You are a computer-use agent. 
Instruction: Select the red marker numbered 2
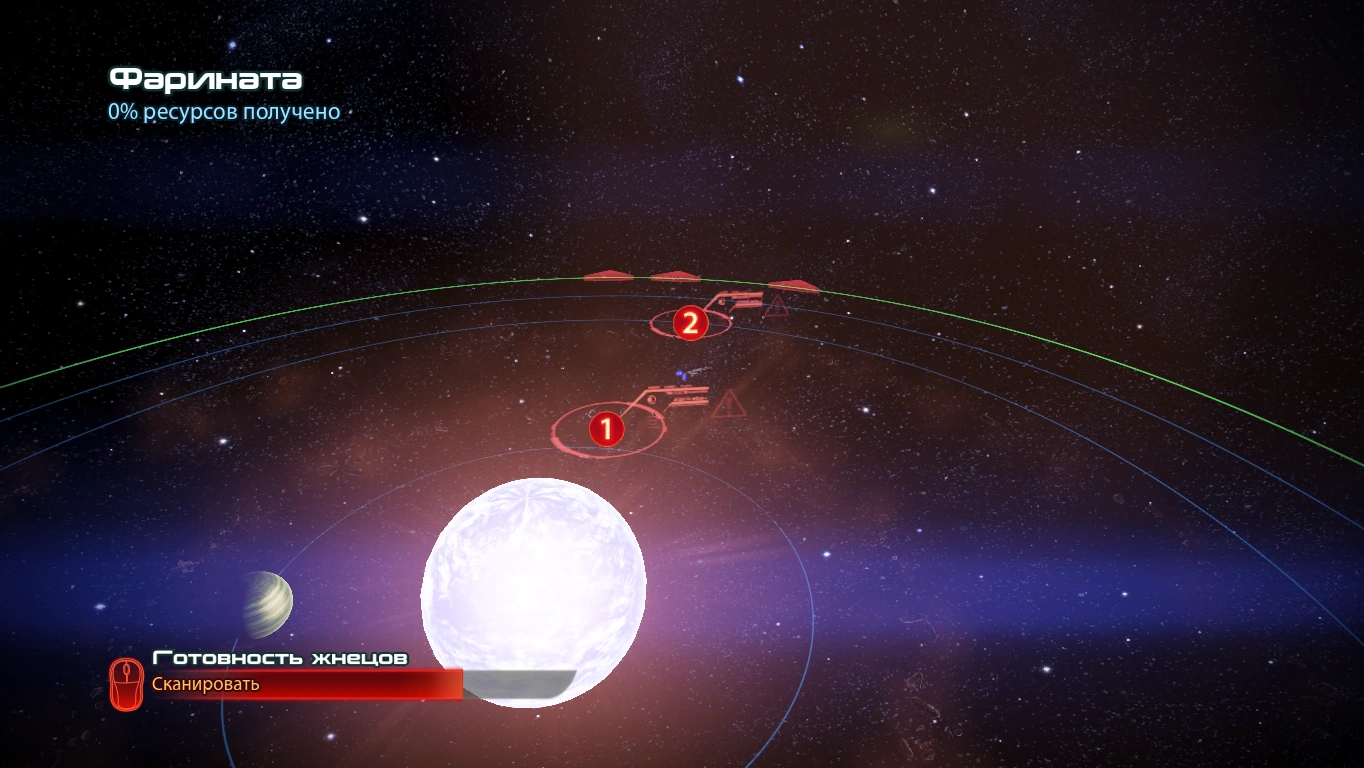tap(689, 323)
